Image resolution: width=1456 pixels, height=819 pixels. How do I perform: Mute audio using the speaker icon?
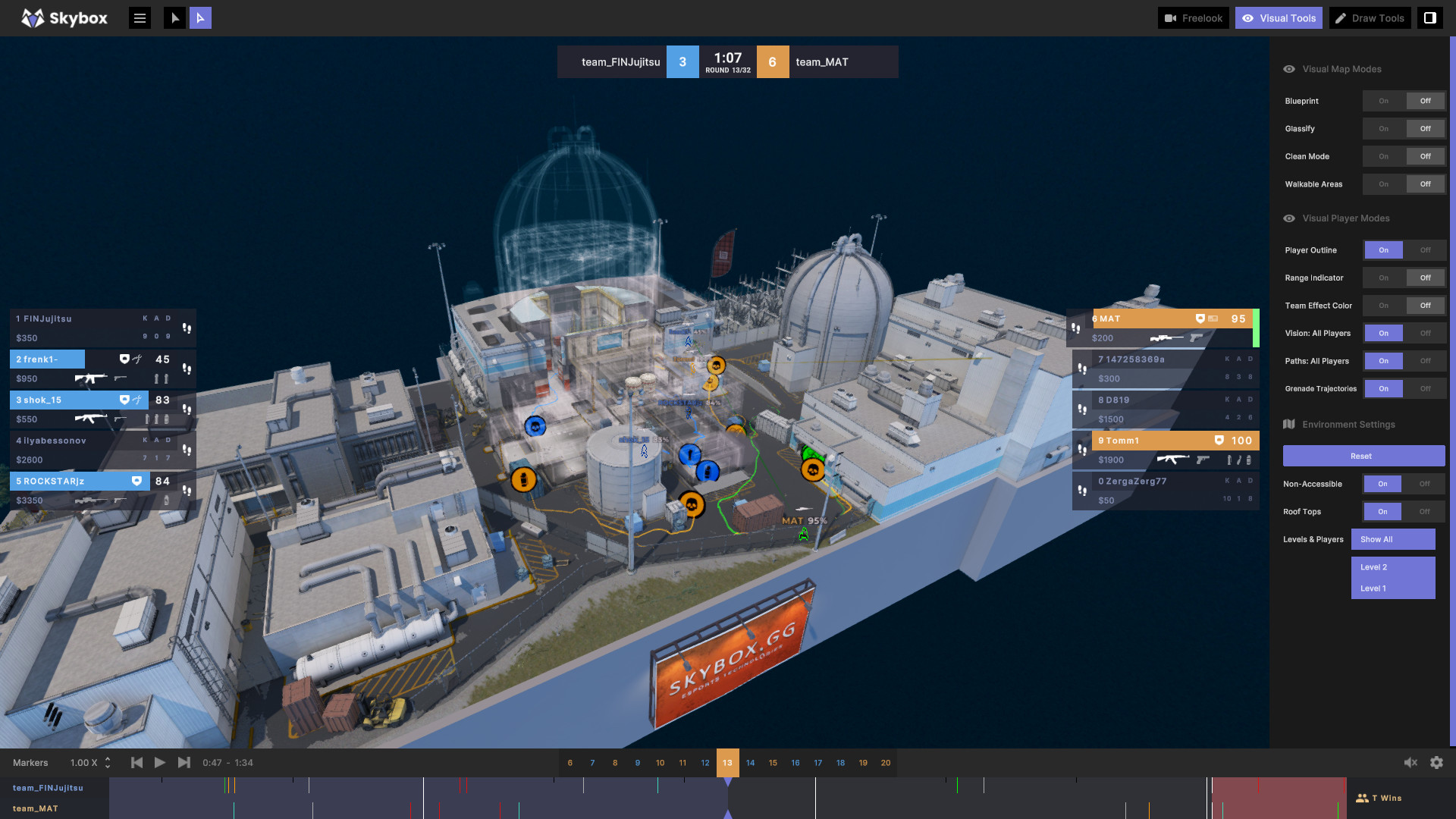click(1410, 762)
